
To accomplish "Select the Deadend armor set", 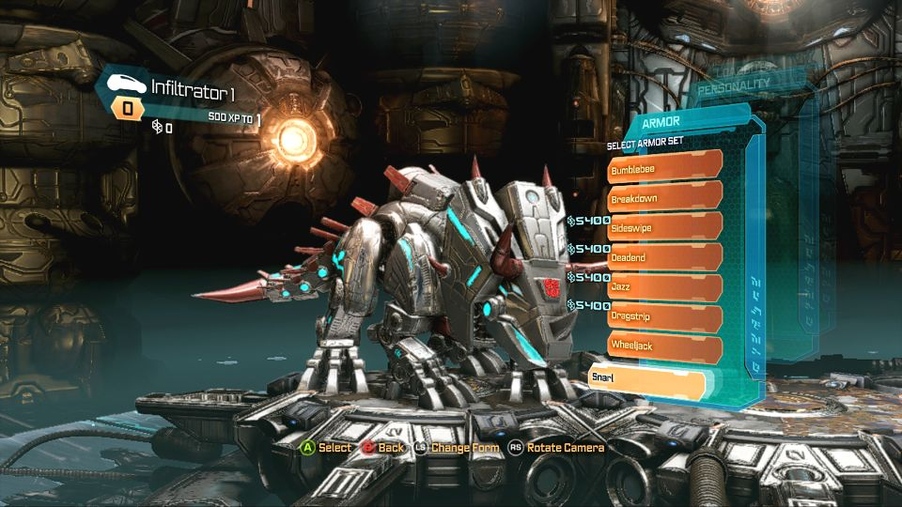I will [x=665, y=257].
